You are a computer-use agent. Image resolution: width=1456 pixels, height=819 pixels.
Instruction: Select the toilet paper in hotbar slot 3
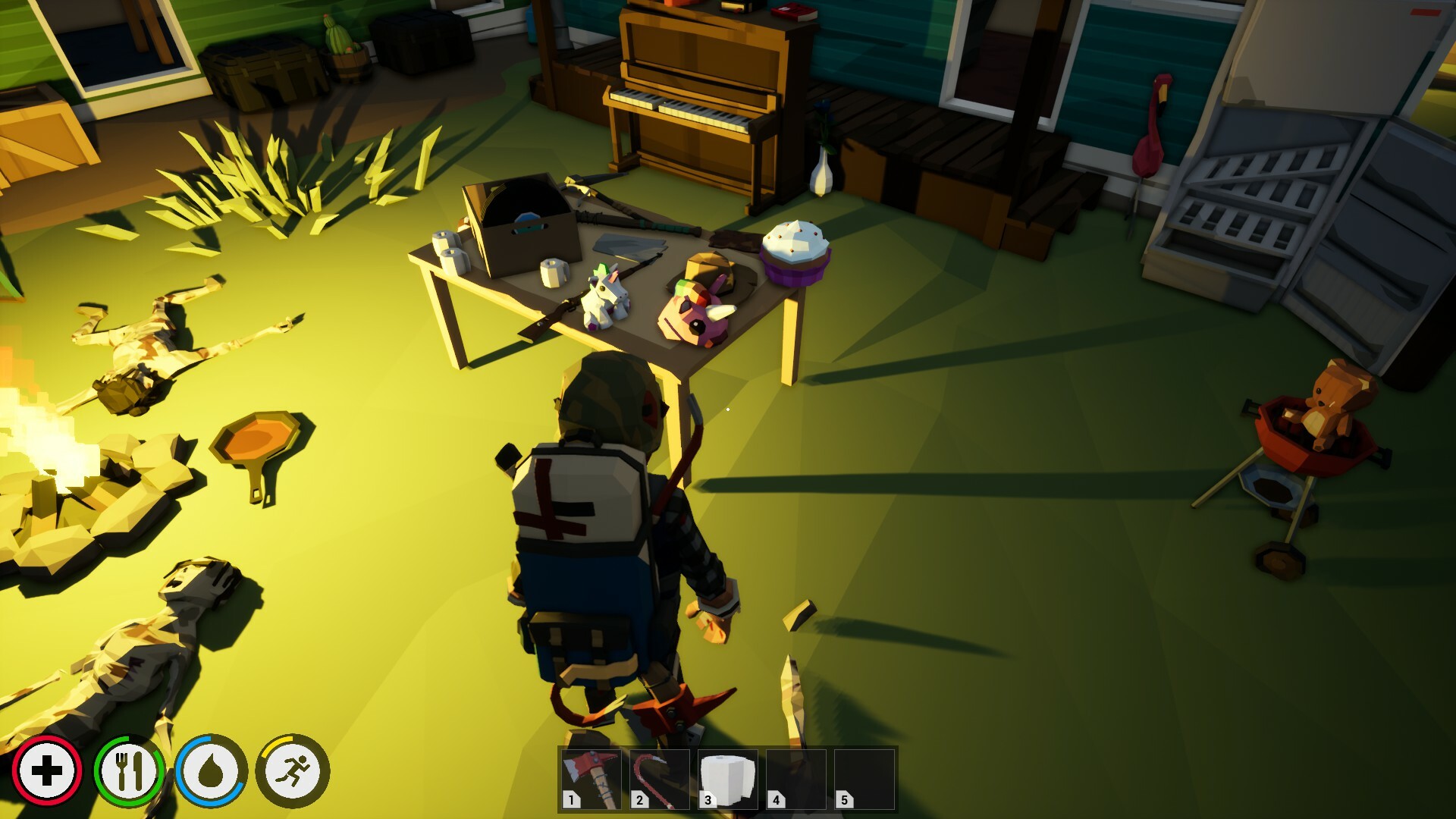[x=729, y=778]
